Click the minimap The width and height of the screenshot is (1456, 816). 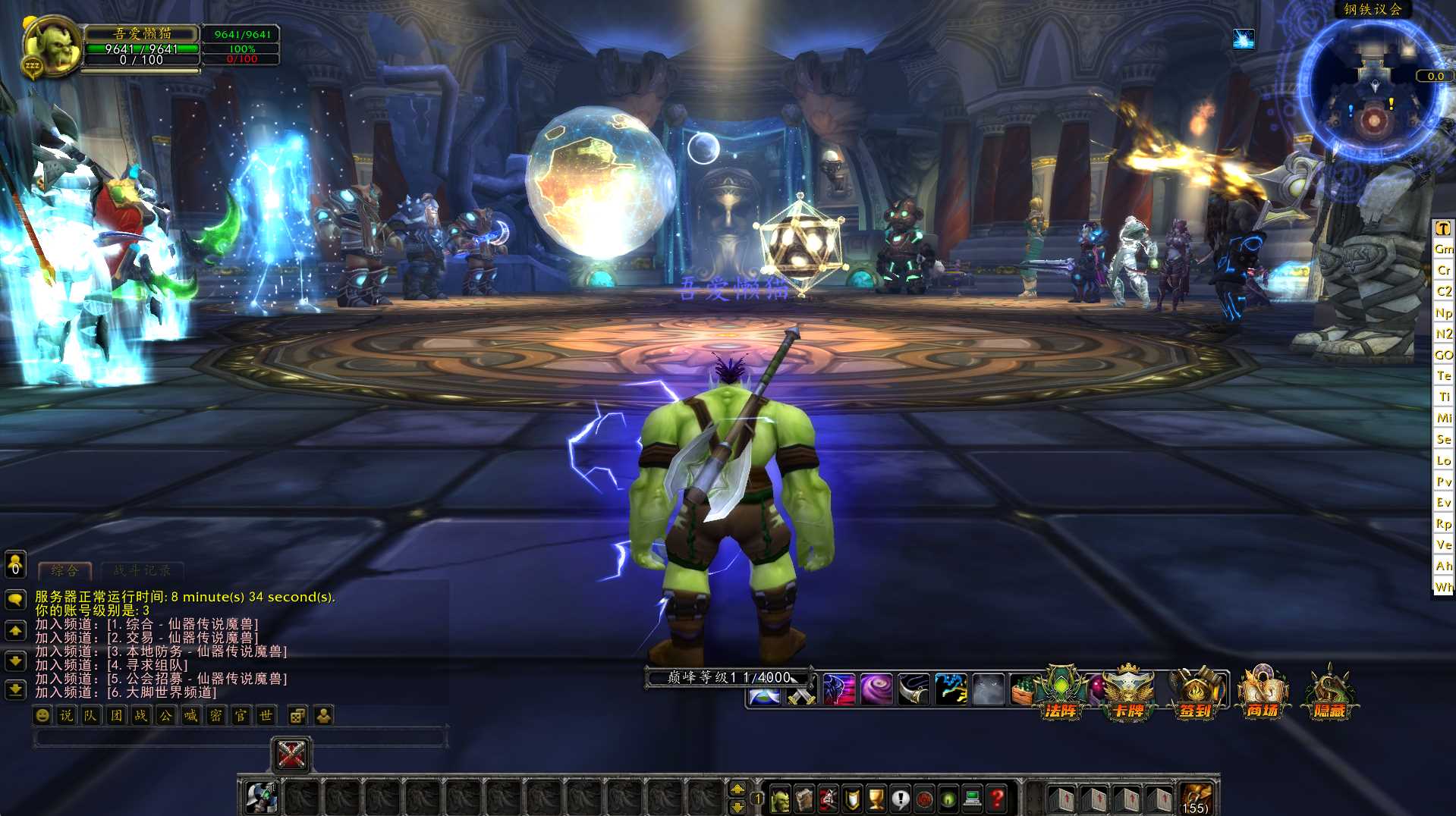pos(1373,91)
